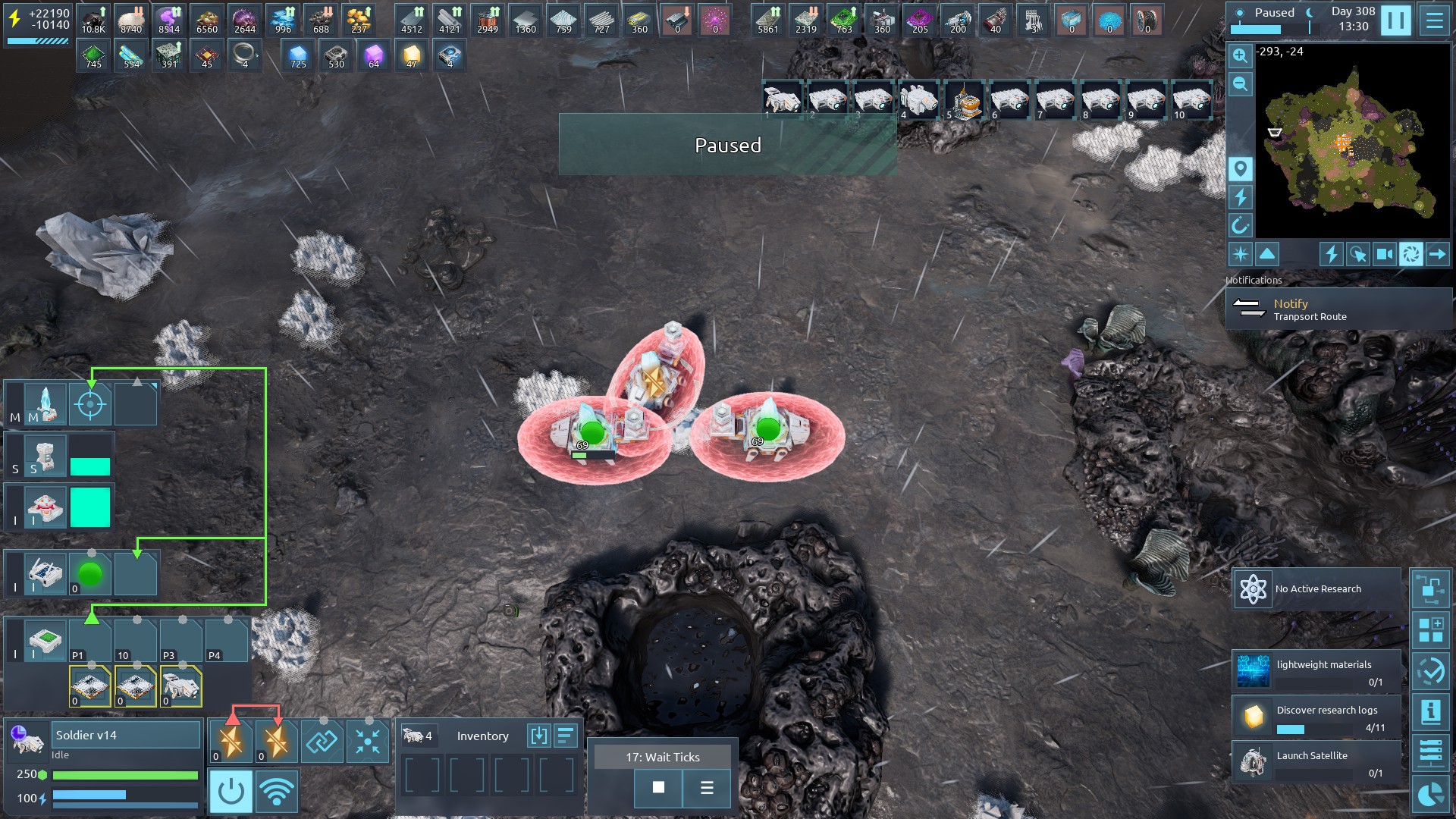Select the Launch Satellite objective
The image size is (1456, 819).
pyautogui.click(x=1316, y=762)
